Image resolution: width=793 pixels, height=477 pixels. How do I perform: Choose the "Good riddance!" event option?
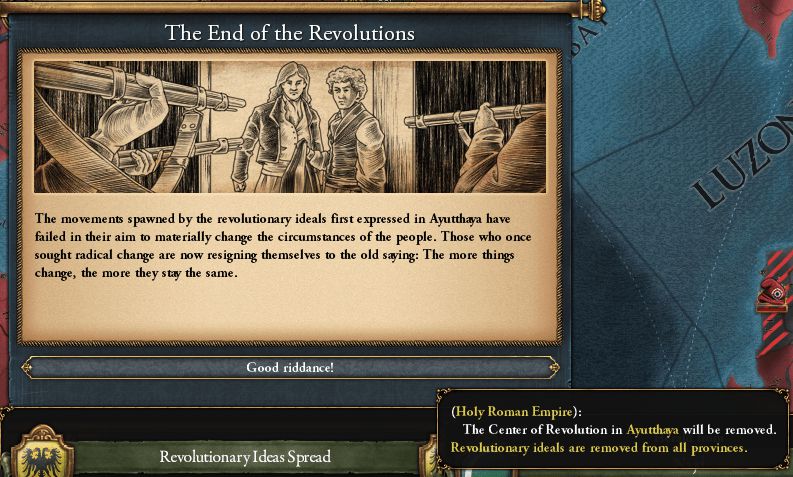tap(290, 368)
